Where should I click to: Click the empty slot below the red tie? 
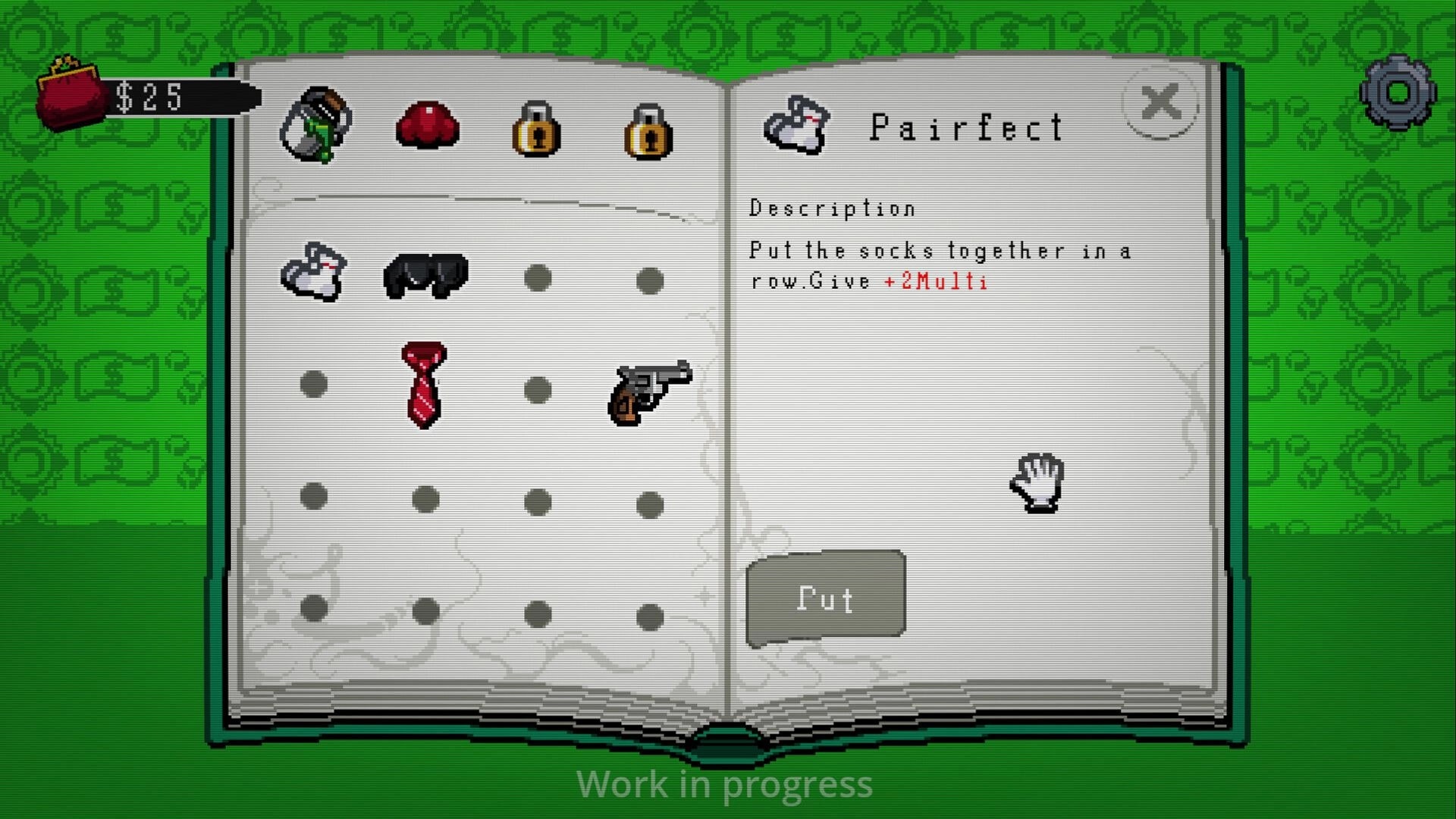425,497
